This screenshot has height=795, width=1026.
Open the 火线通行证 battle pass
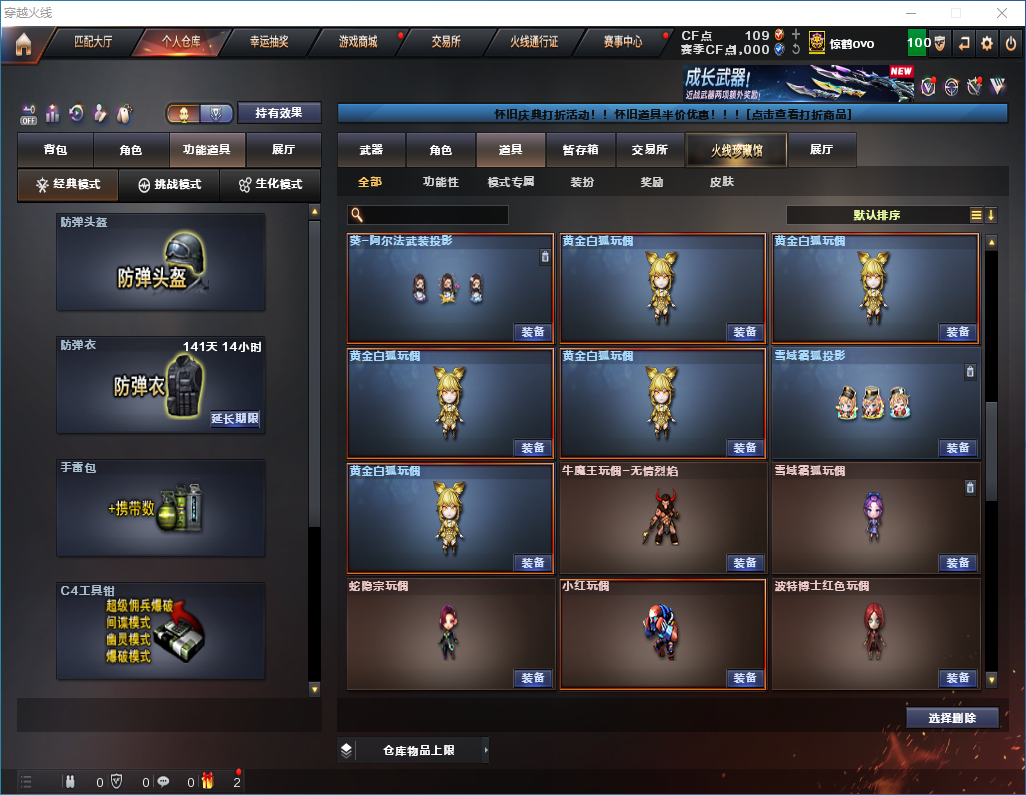[x=534, y=42]
